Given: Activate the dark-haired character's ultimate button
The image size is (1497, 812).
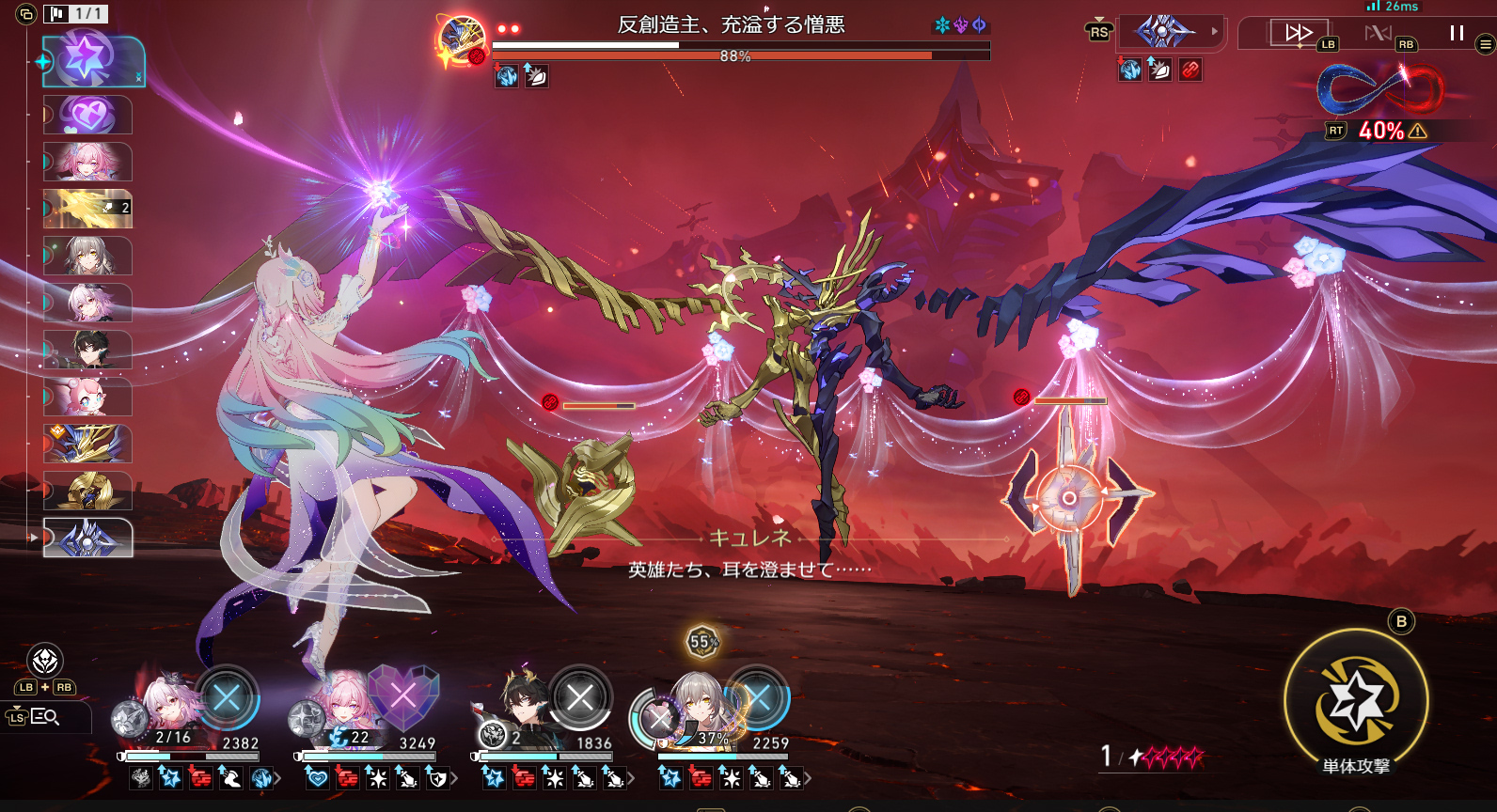Looking at the screenshot, I should 580,697.
